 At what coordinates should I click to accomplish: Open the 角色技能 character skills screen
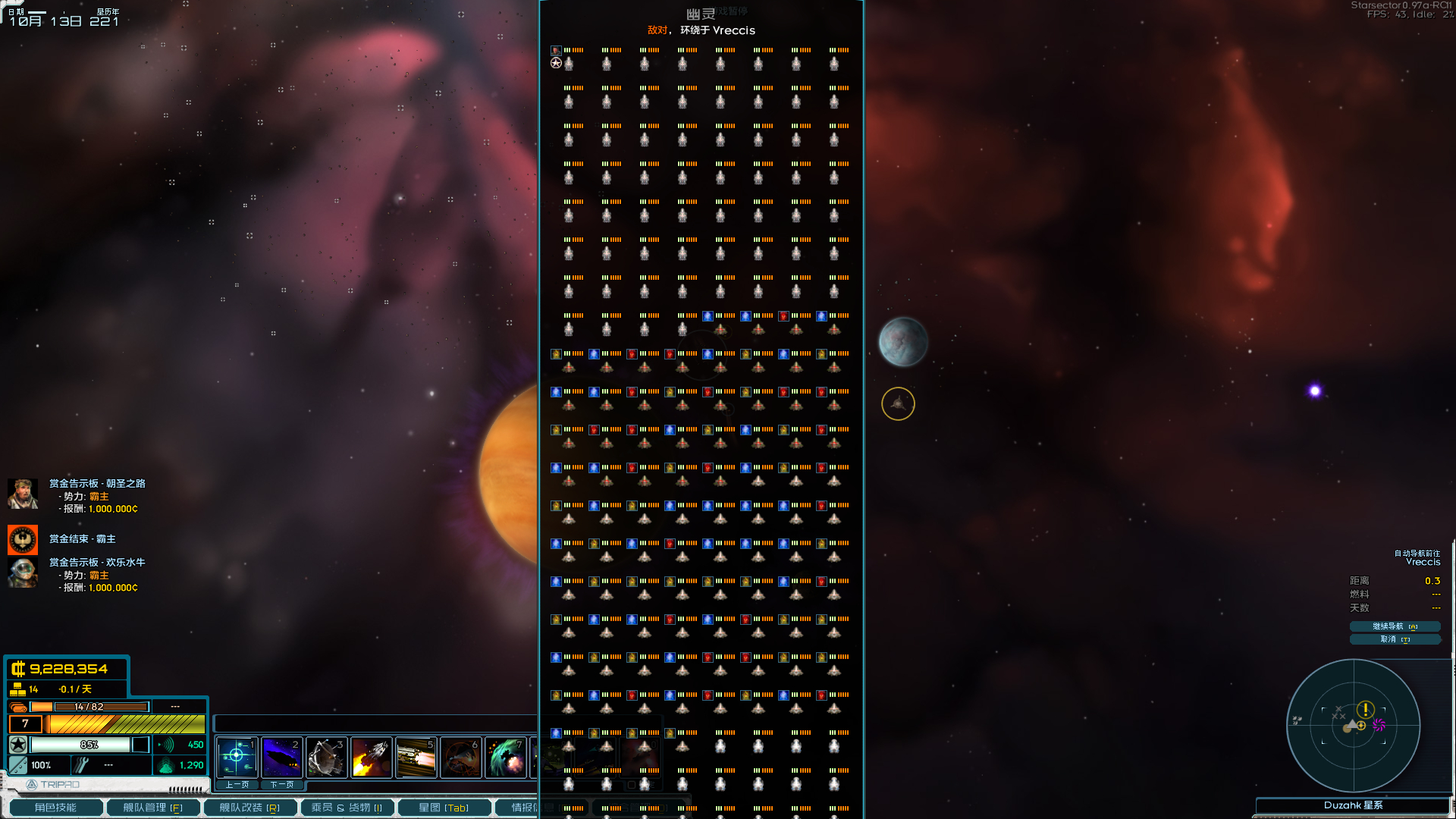55,807
